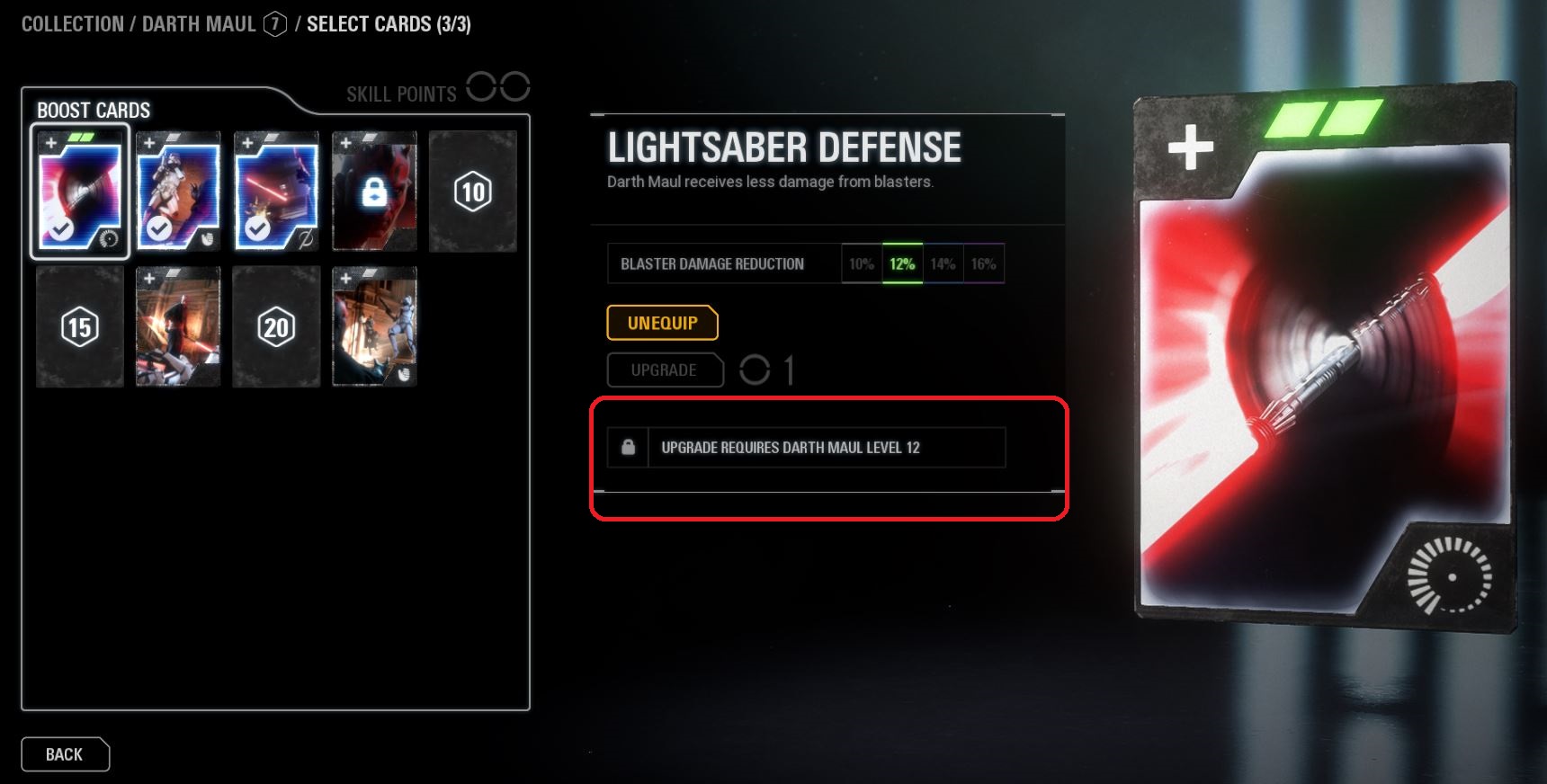Unequip the Lightsaber Defense card
The height and width of the screenshot is (784, 1547).
tap(662, 324)
